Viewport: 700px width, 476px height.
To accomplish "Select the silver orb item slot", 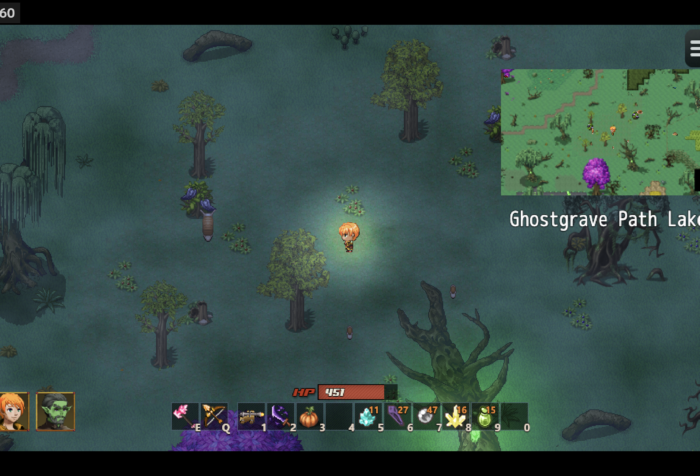I will pos(427,416).
